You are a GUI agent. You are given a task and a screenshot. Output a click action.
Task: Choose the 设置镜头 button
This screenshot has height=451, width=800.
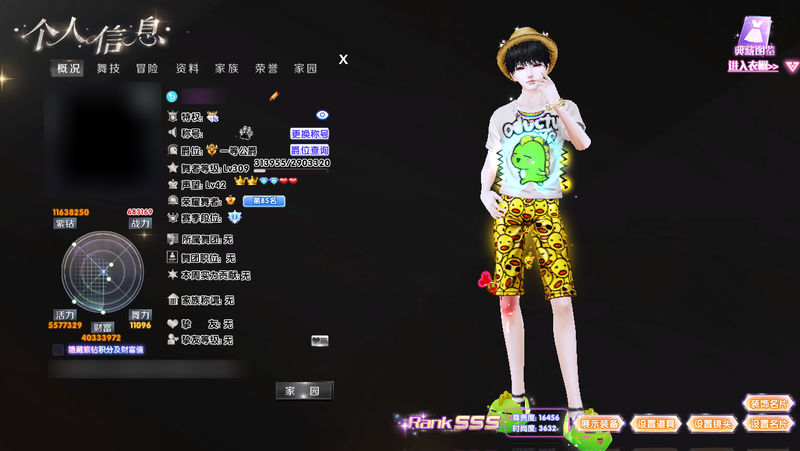tap(713, 424)
